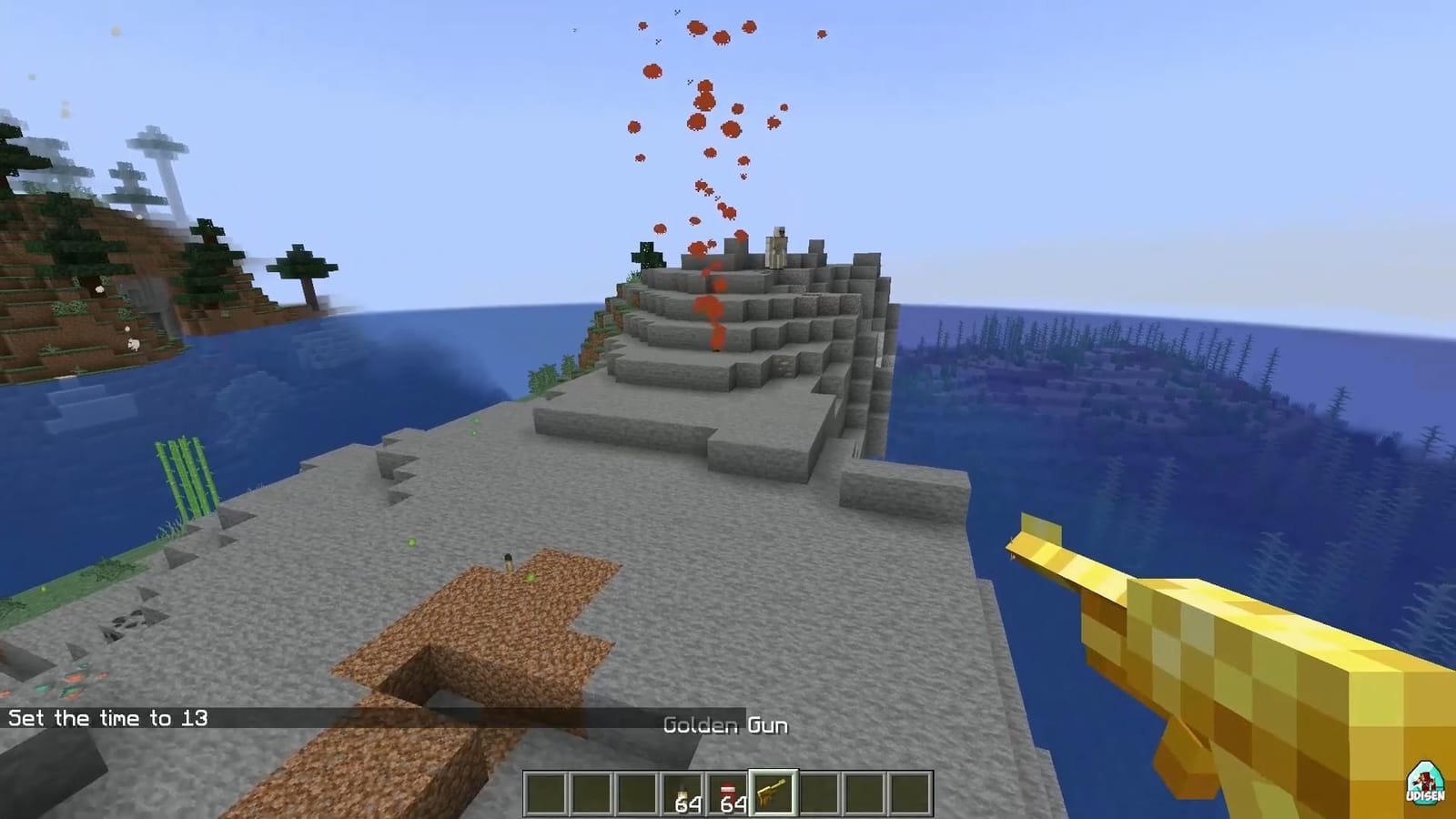This screenshot has height=819, width=1456.
Task: Click the empty slot left of the bullets
Action: pyautogui.click(x=637, y=794)
